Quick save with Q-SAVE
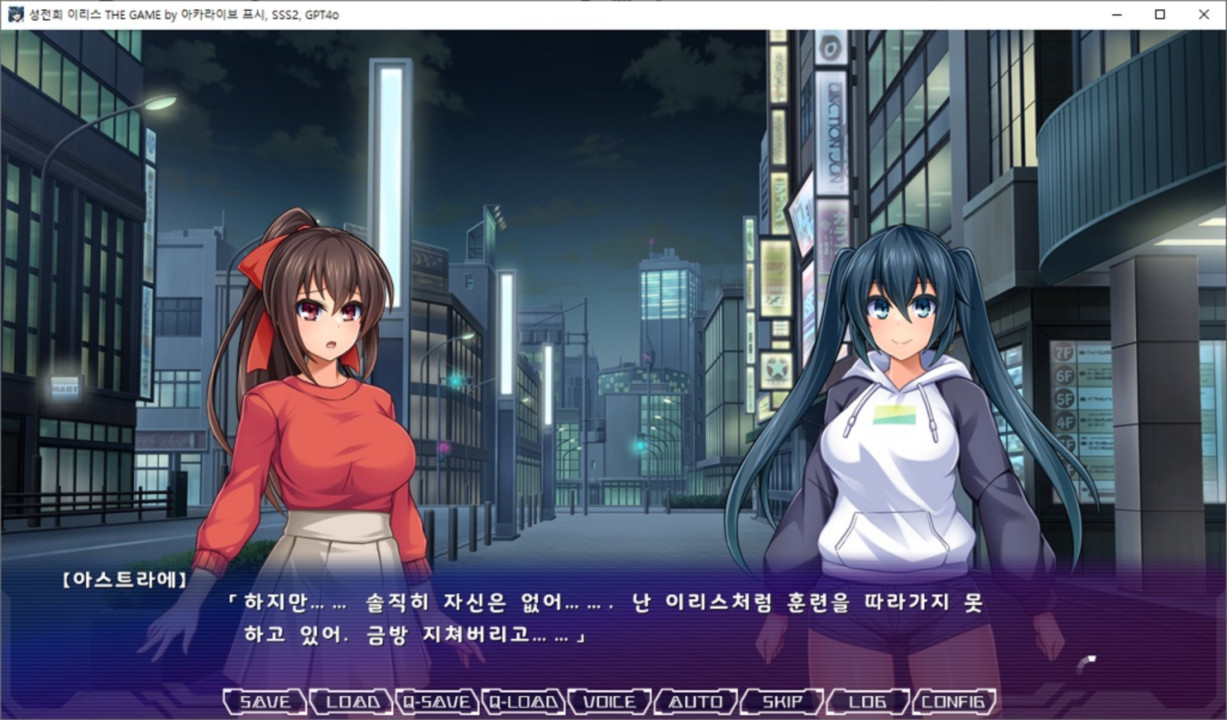1227x720 pixels. (x=437, y=702)
